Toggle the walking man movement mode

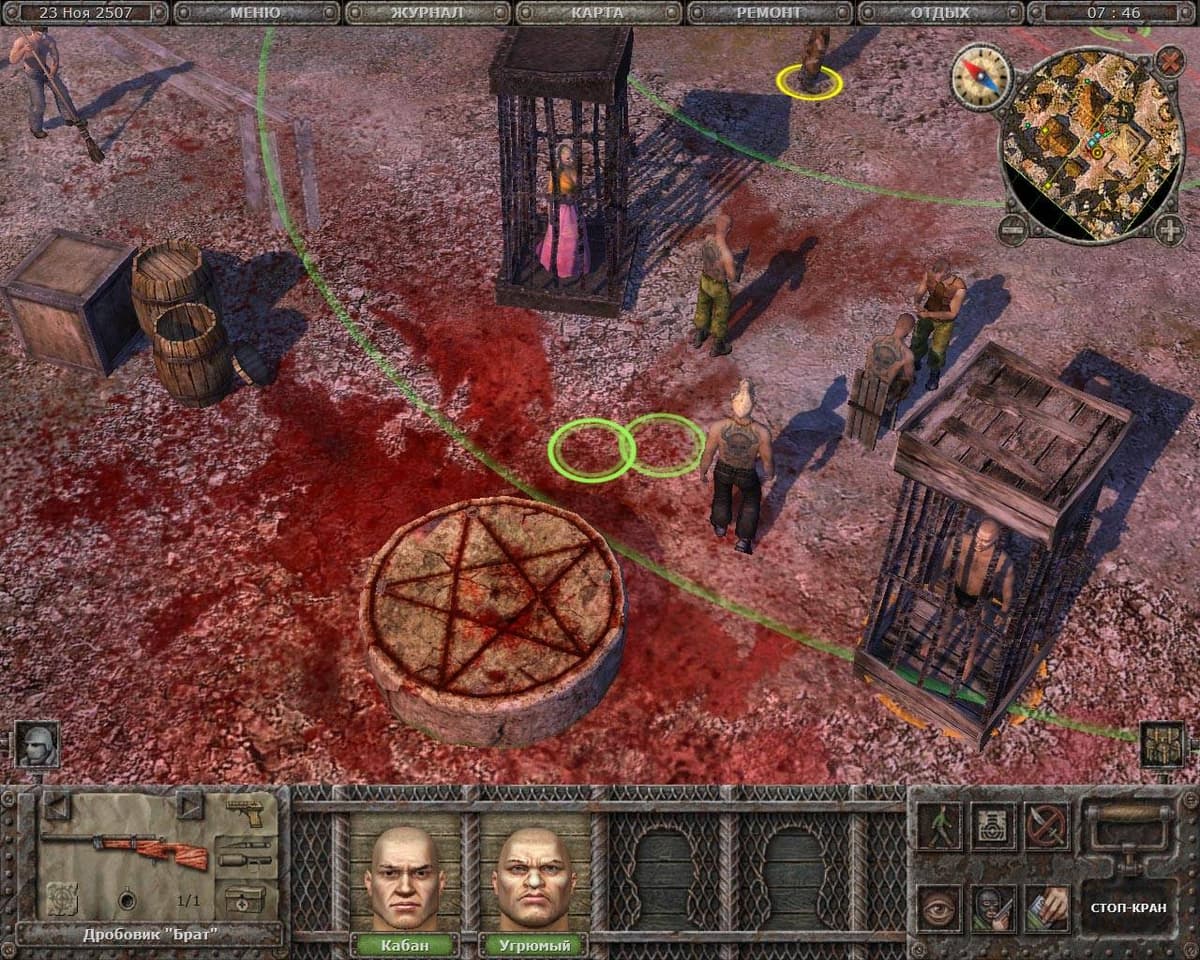[940, 826]
